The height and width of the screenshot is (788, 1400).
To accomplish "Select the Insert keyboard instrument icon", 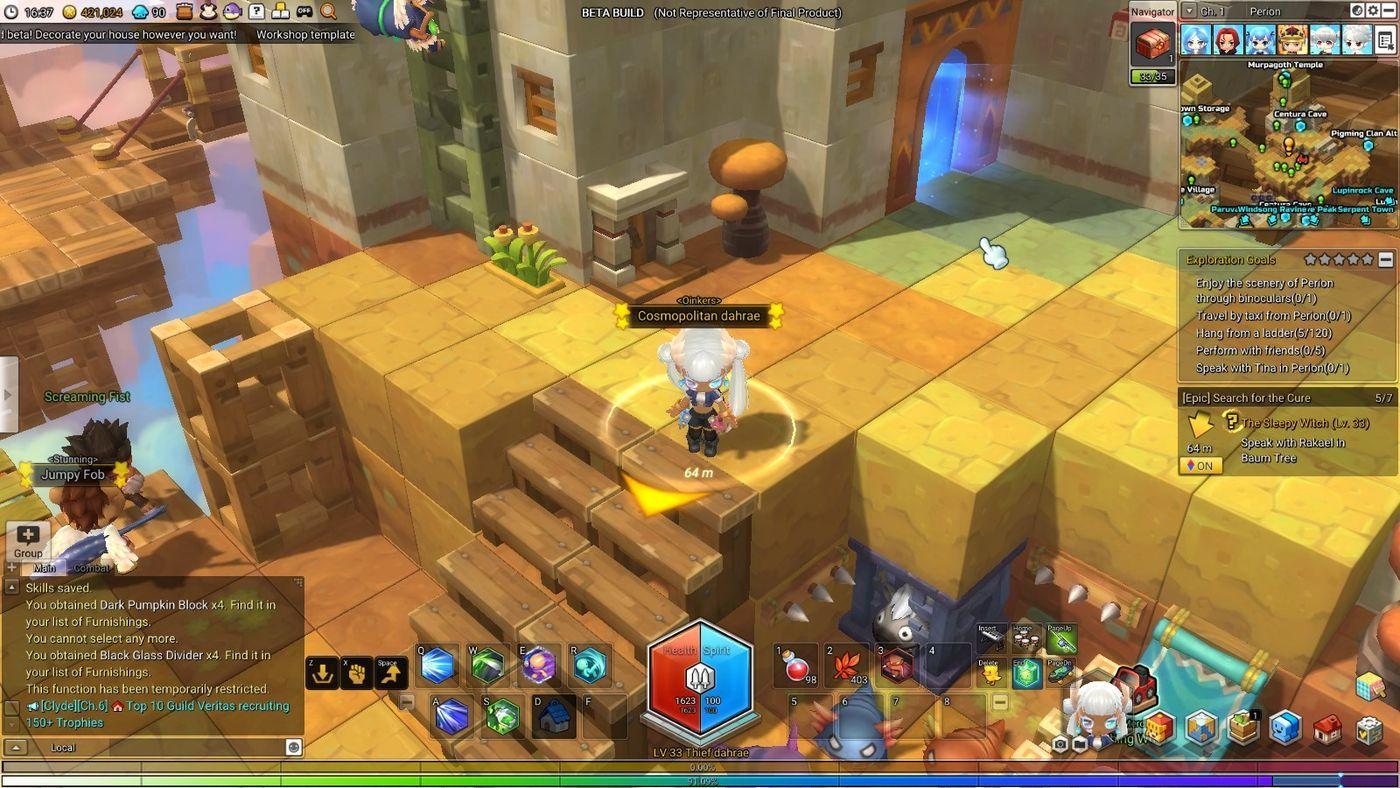I will tap(992, 637).
